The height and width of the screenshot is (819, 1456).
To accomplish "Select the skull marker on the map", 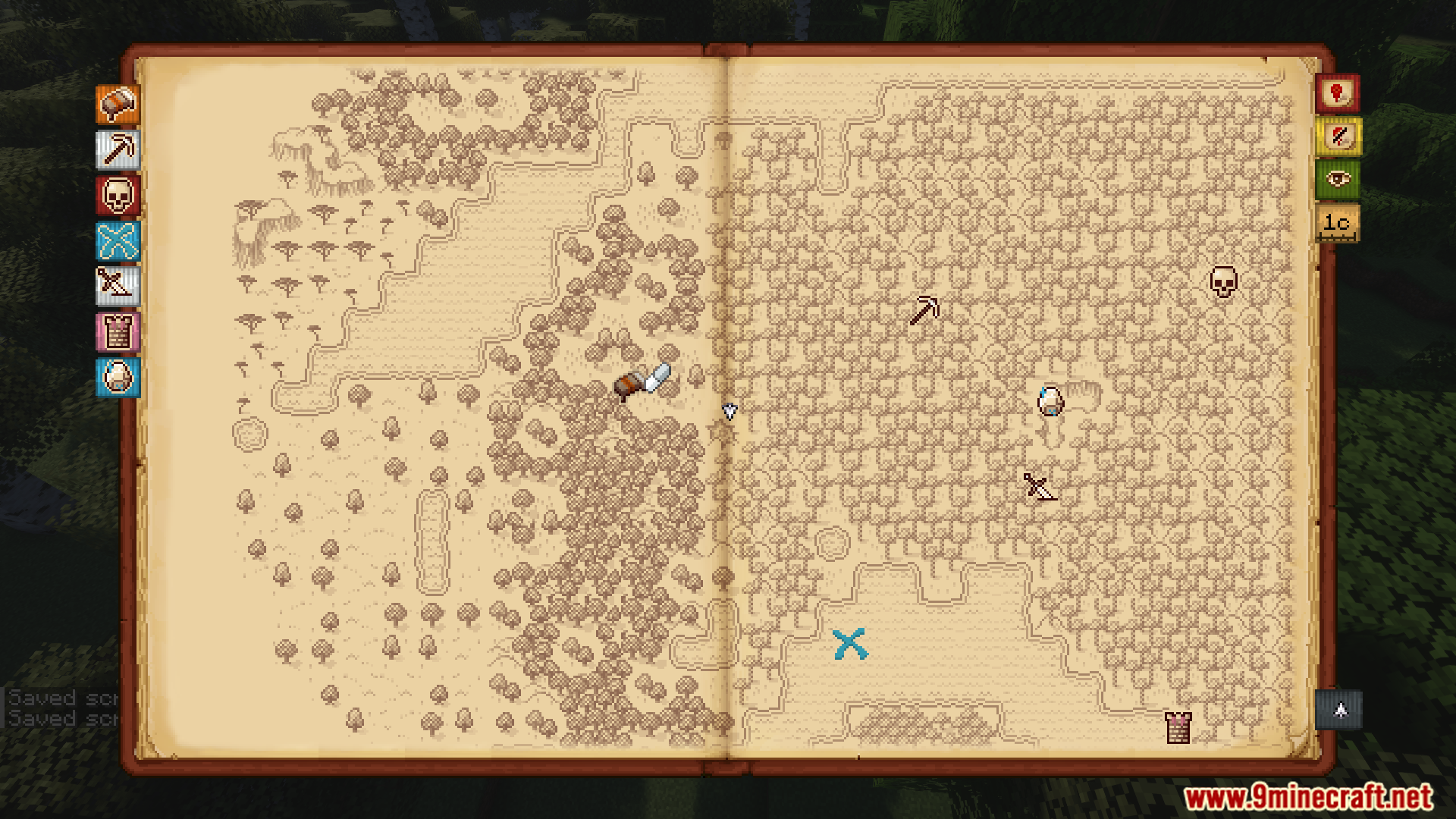I will [1222, 282].
